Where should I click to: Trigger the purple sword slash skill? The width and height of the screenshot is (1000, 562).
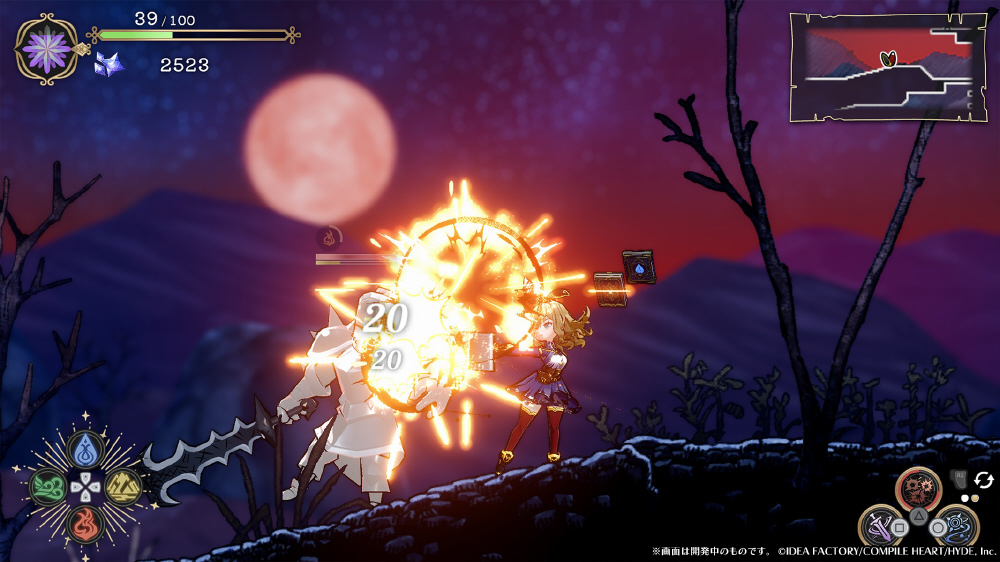click(x=882, y=525)
